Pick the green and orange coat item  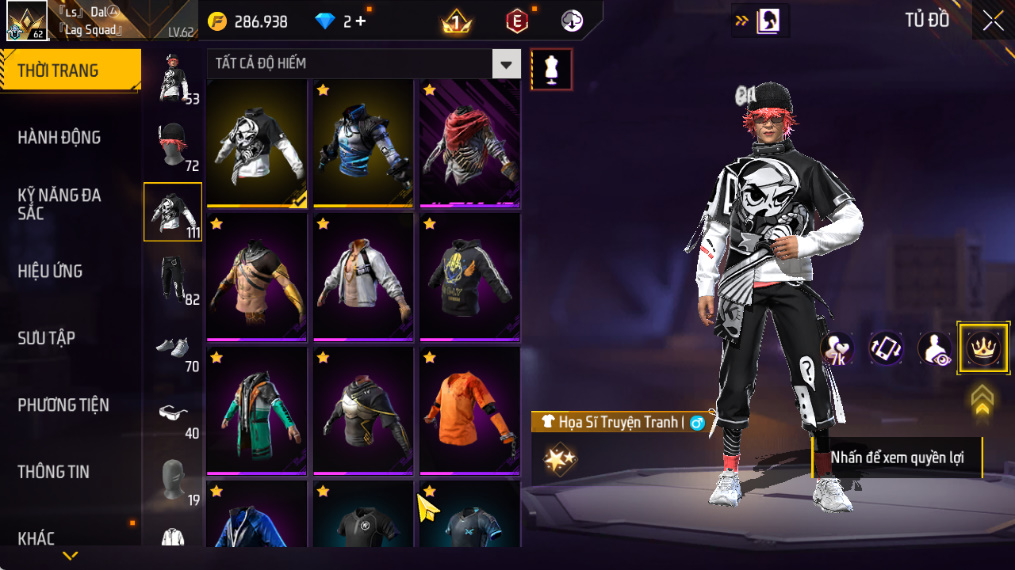click(x=257, y=410)
